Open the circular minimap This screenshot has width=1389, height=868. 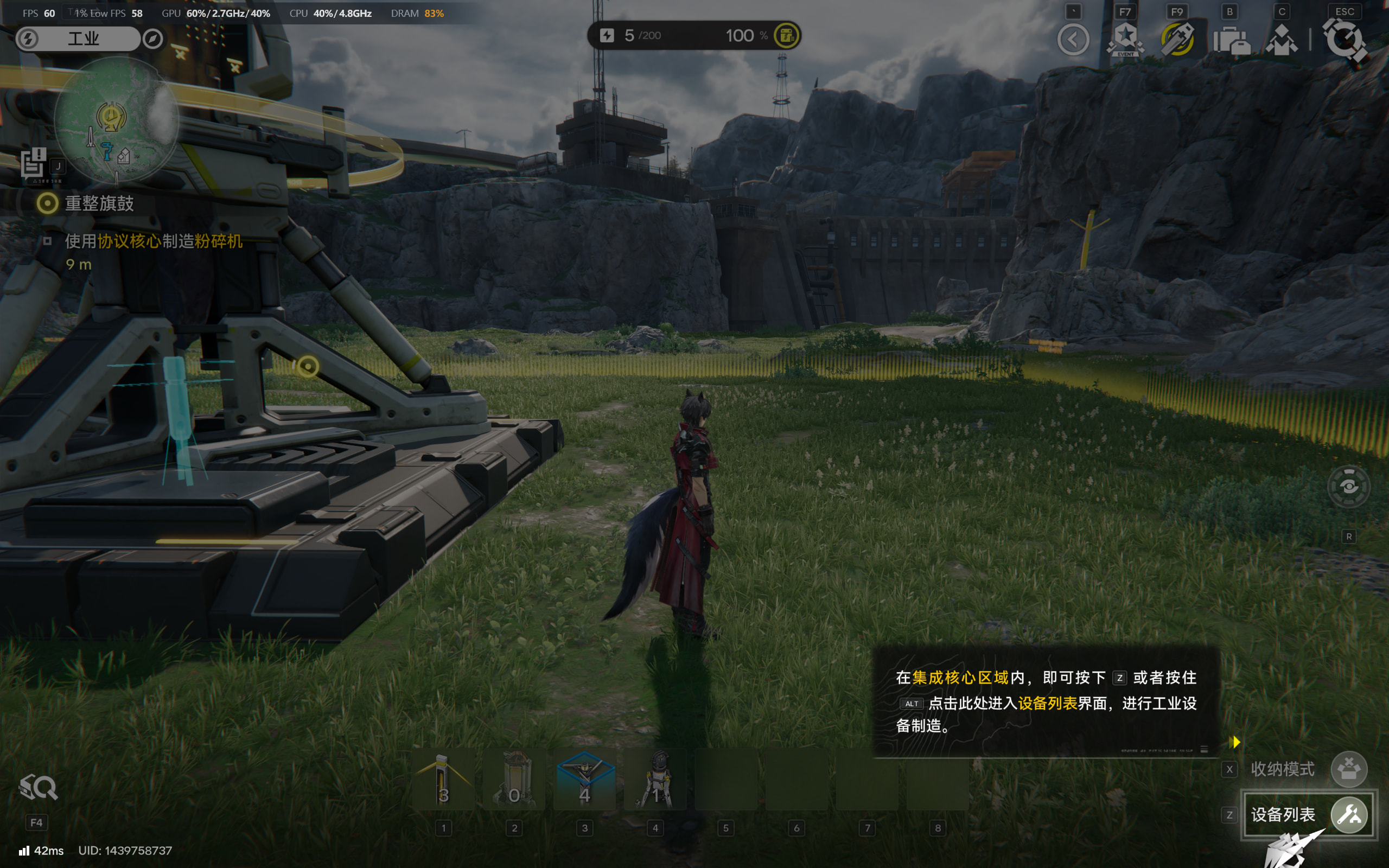(x=116, y=119)
